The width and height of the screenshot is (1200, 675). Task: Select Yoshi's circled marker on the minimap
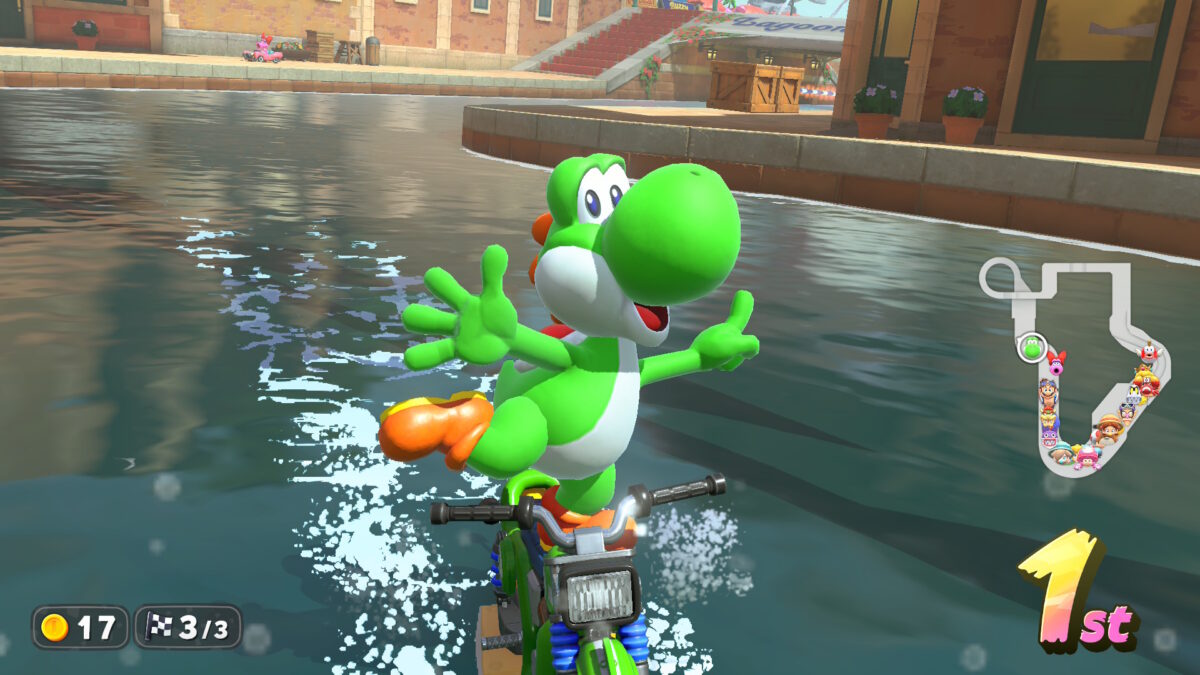pyautogui.click(x=1031, y=348)
